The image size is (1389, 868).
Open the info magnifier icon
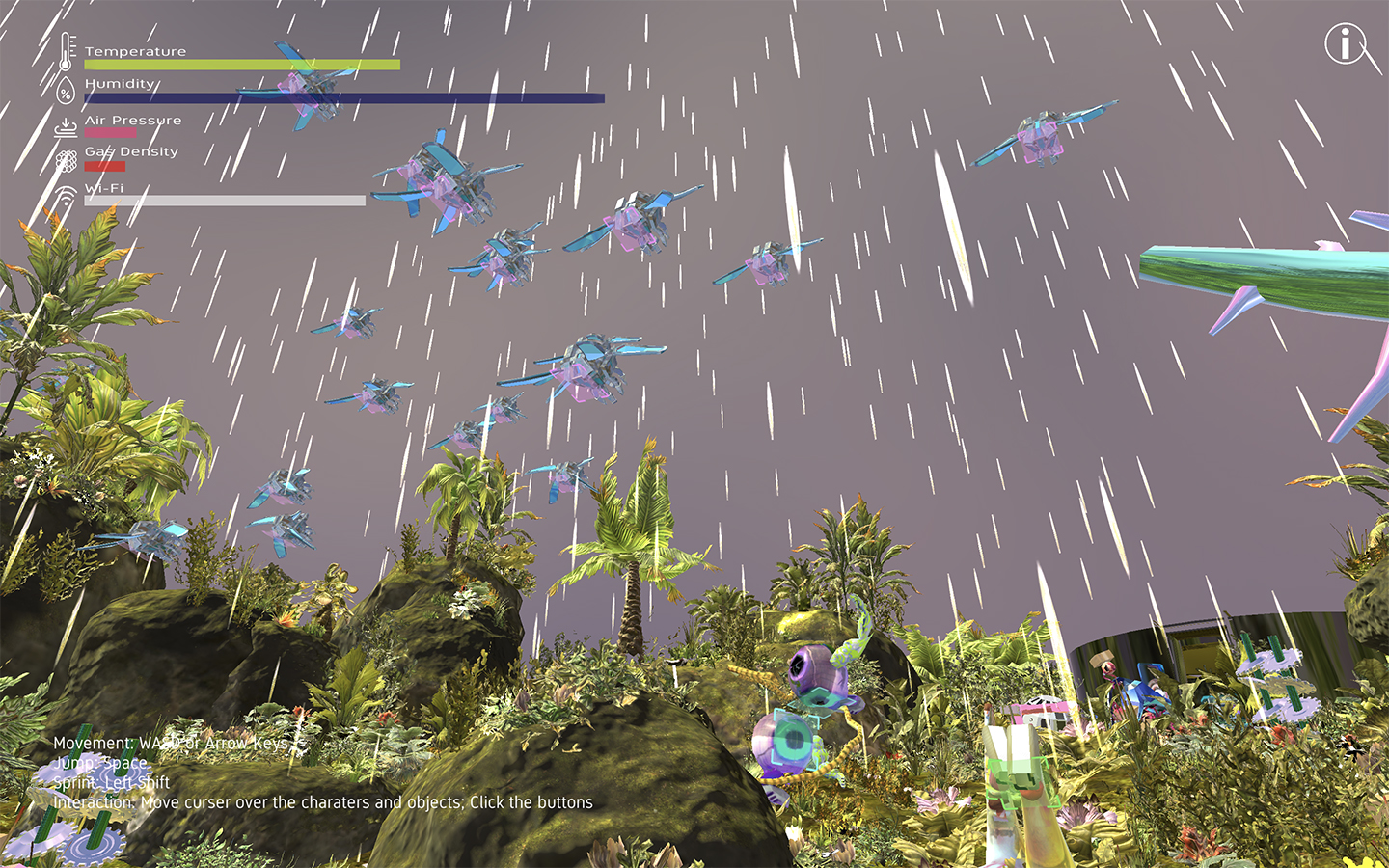[1346, 44]
